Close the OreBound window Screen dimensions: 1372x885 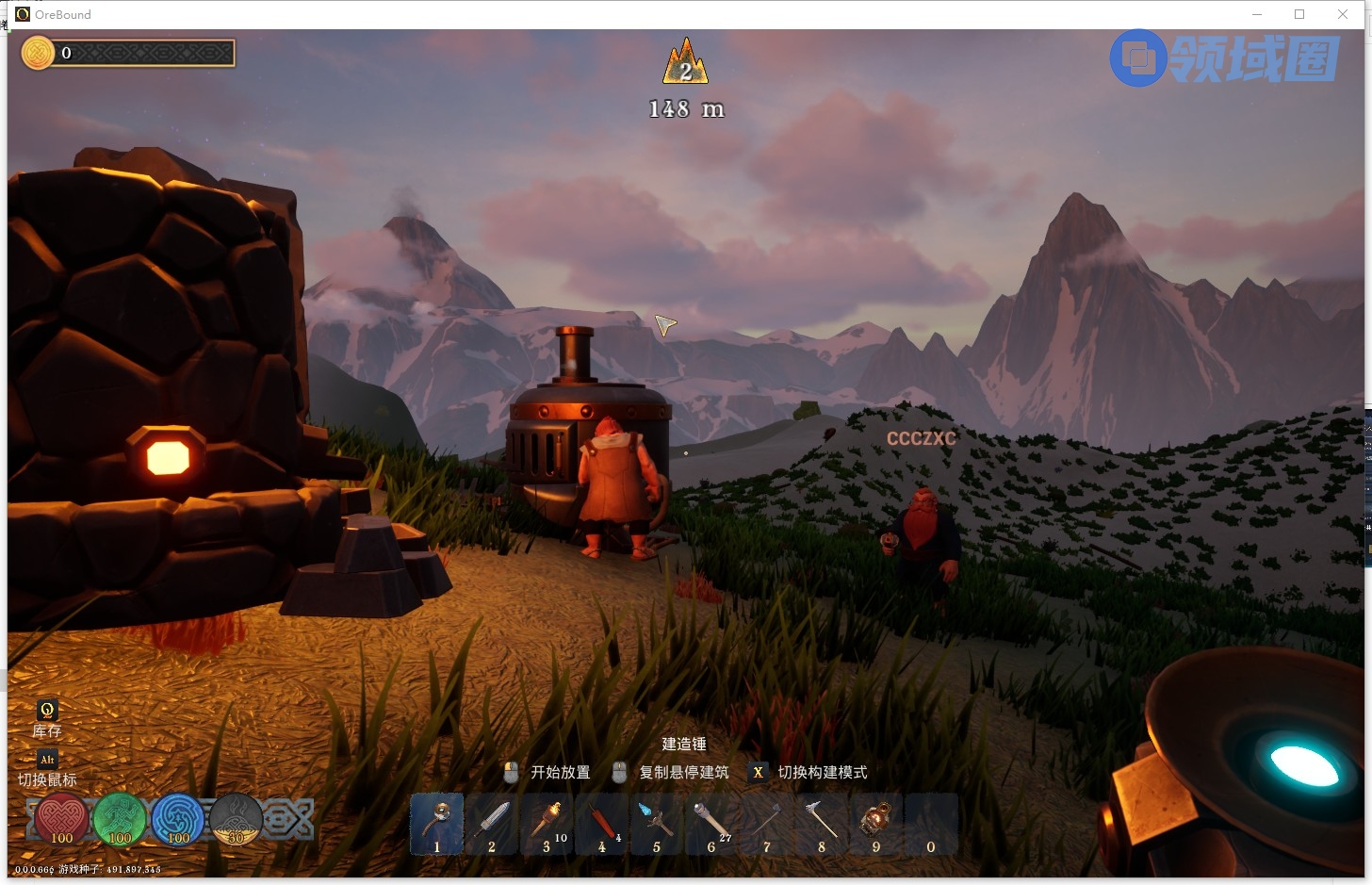[1343, 14]
